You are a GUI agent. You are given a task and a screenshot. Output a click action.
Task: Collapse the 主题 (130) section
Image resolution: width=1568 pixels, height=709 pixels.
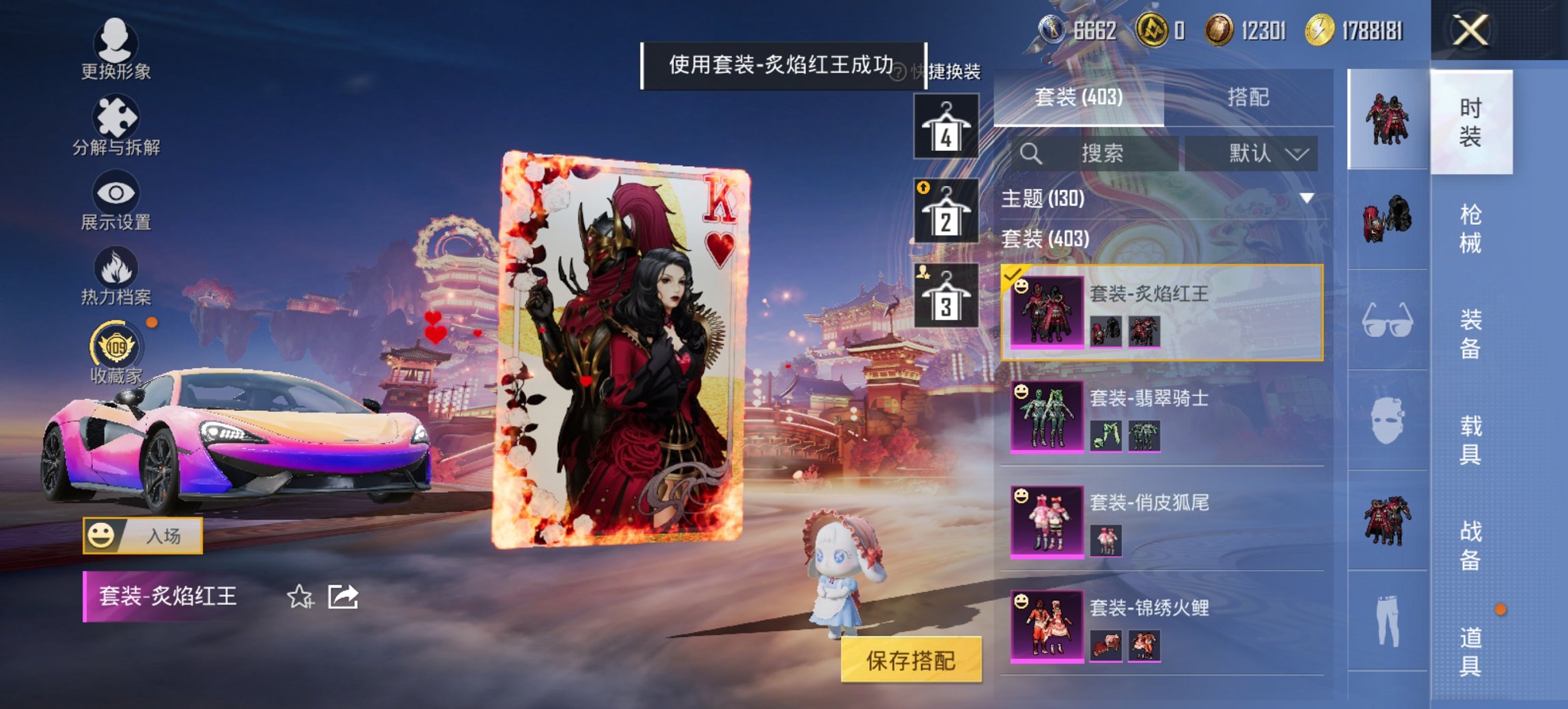[1306, 199]
